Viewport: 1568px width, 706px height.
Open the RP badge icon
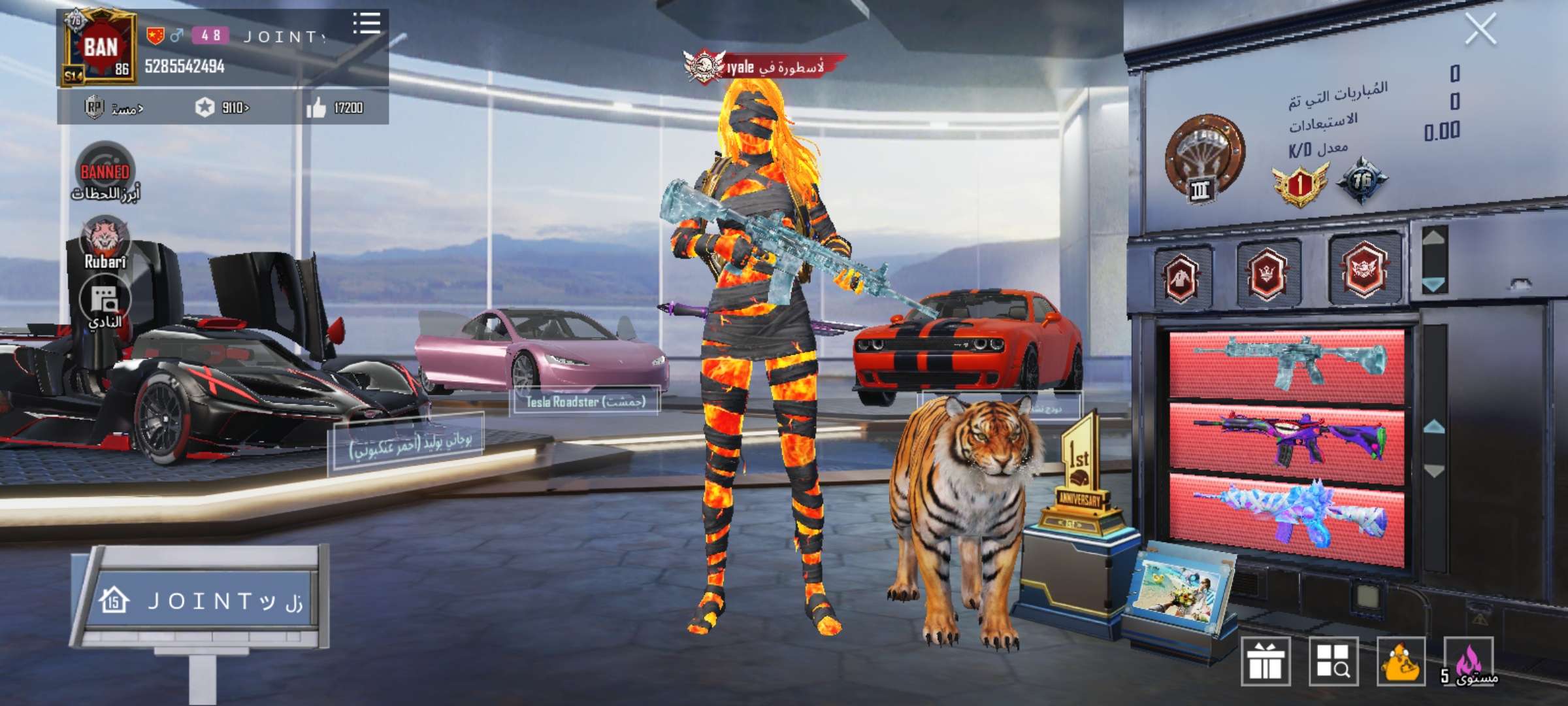coord(93,107)
